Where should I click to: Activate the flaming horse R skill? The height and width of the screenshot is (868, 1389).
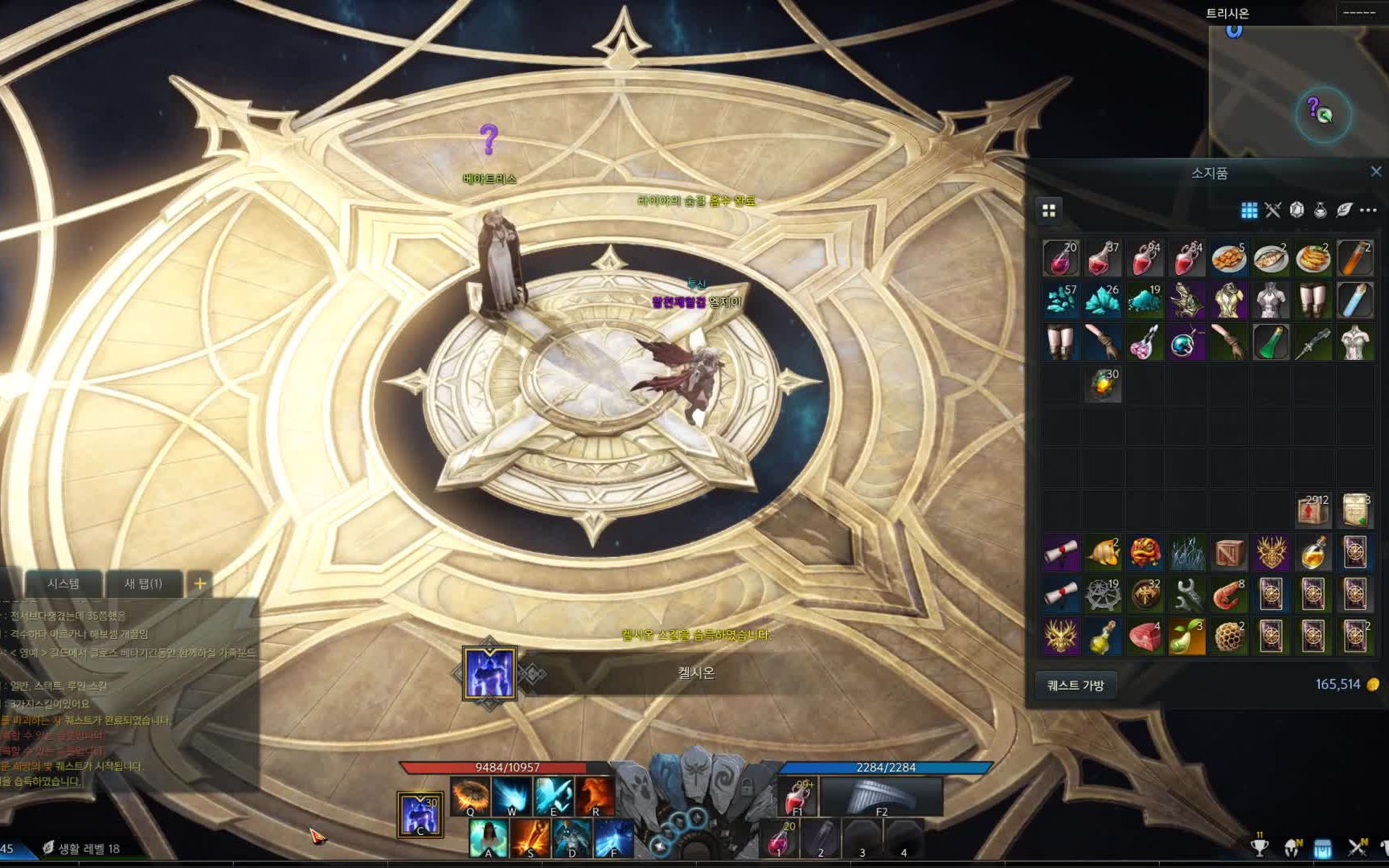595,796
